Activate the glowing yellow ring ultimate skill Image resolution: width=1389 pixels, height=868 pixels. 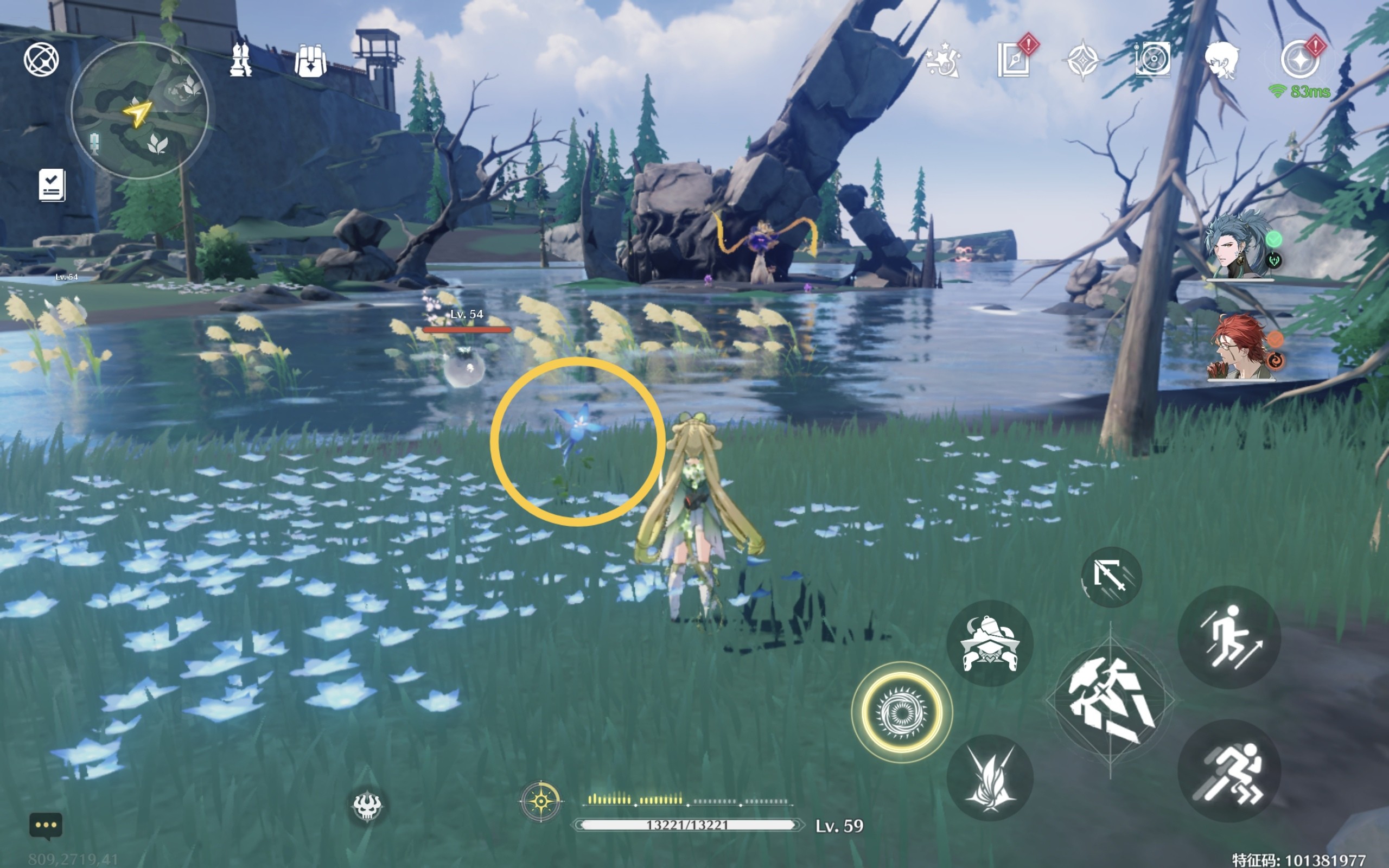coord(902,712)
